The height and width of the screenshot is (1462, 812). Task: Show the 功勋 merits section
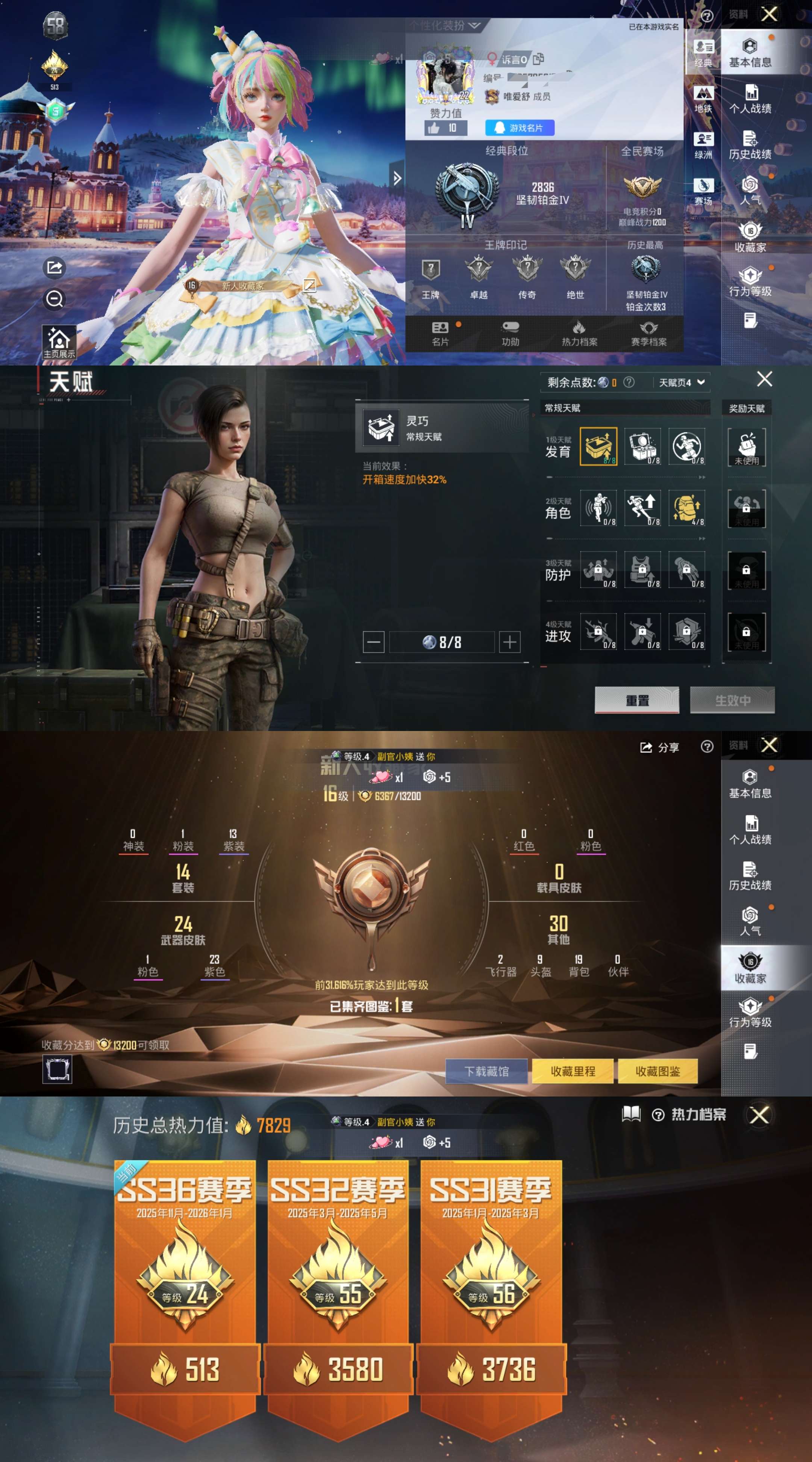coord(510,334)
